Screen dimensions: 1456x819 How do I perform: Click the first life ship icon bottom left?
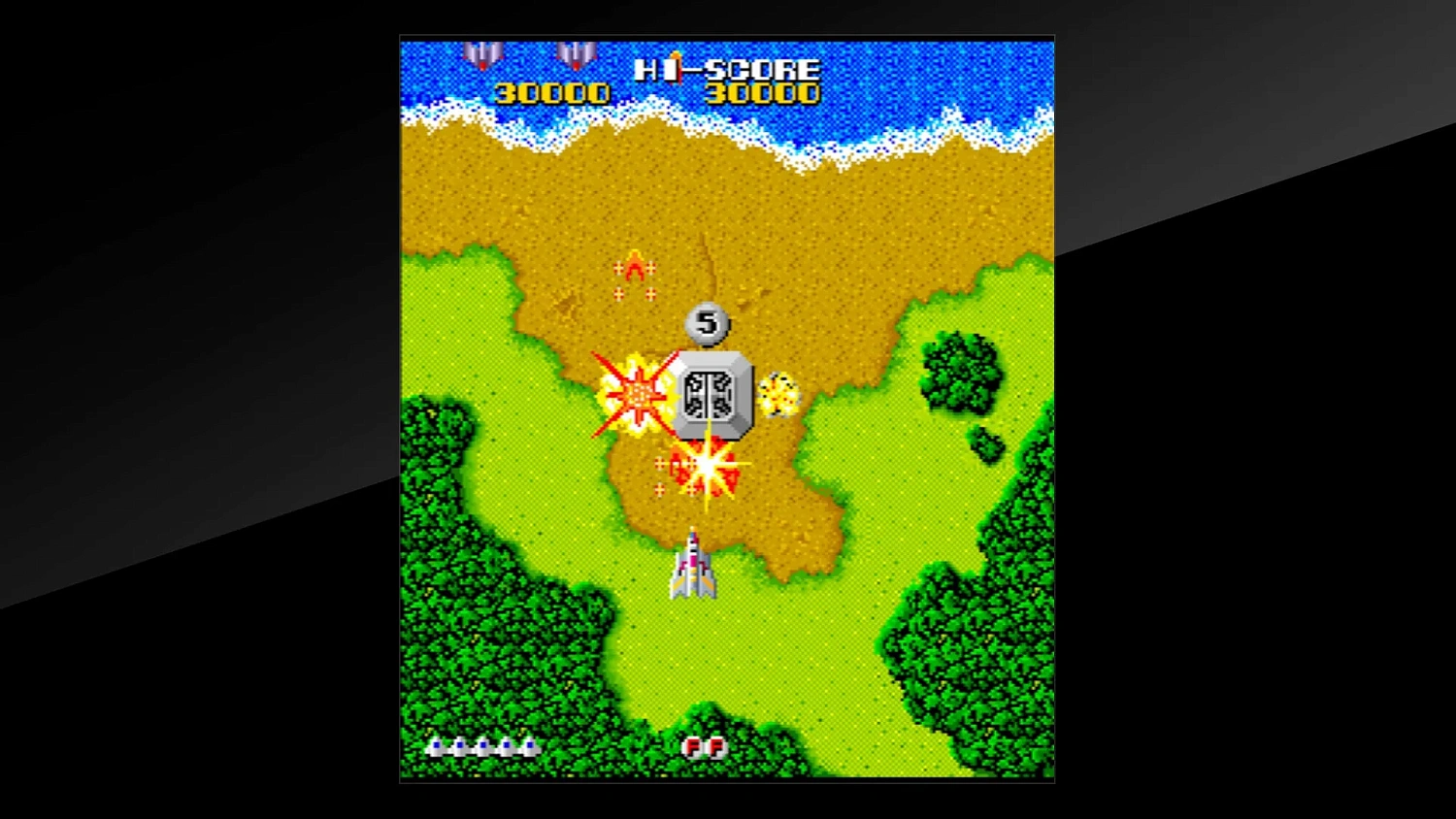(x=436, y=747)
